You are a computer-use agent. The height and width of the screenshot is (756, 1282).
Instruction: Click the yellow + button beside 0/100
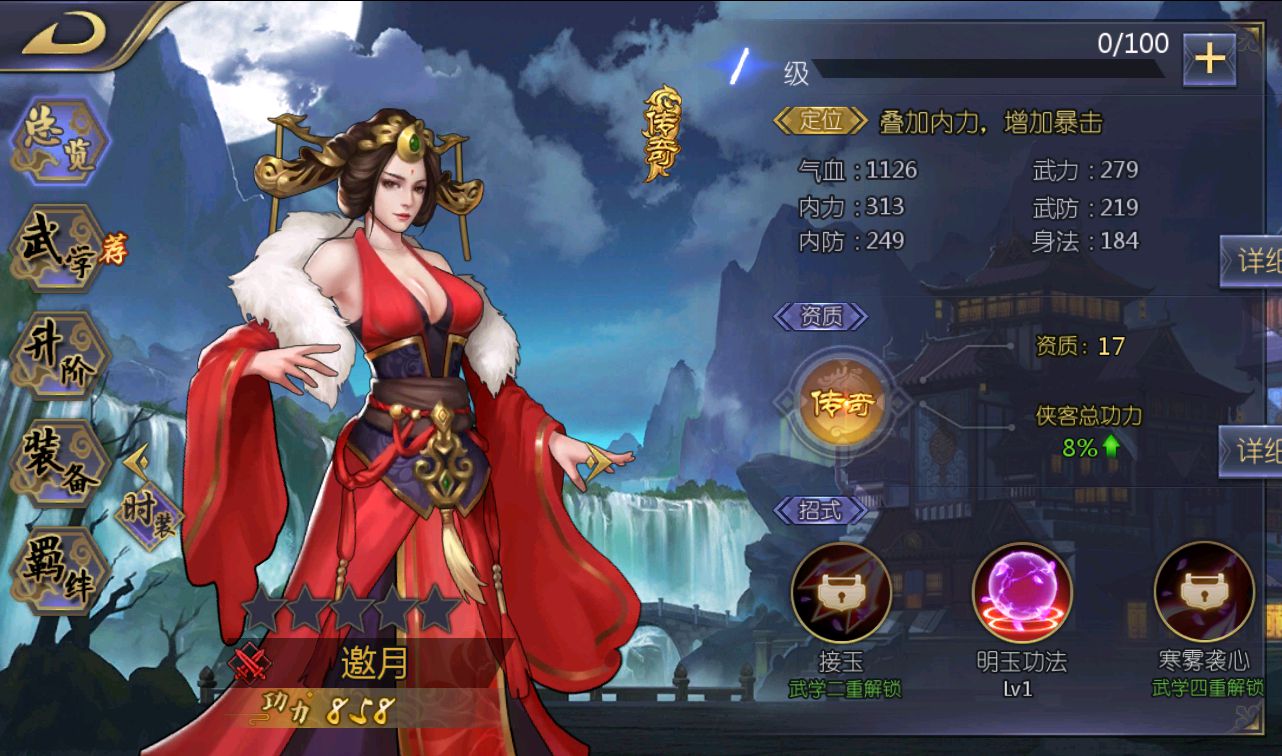tap(1208, 58)
